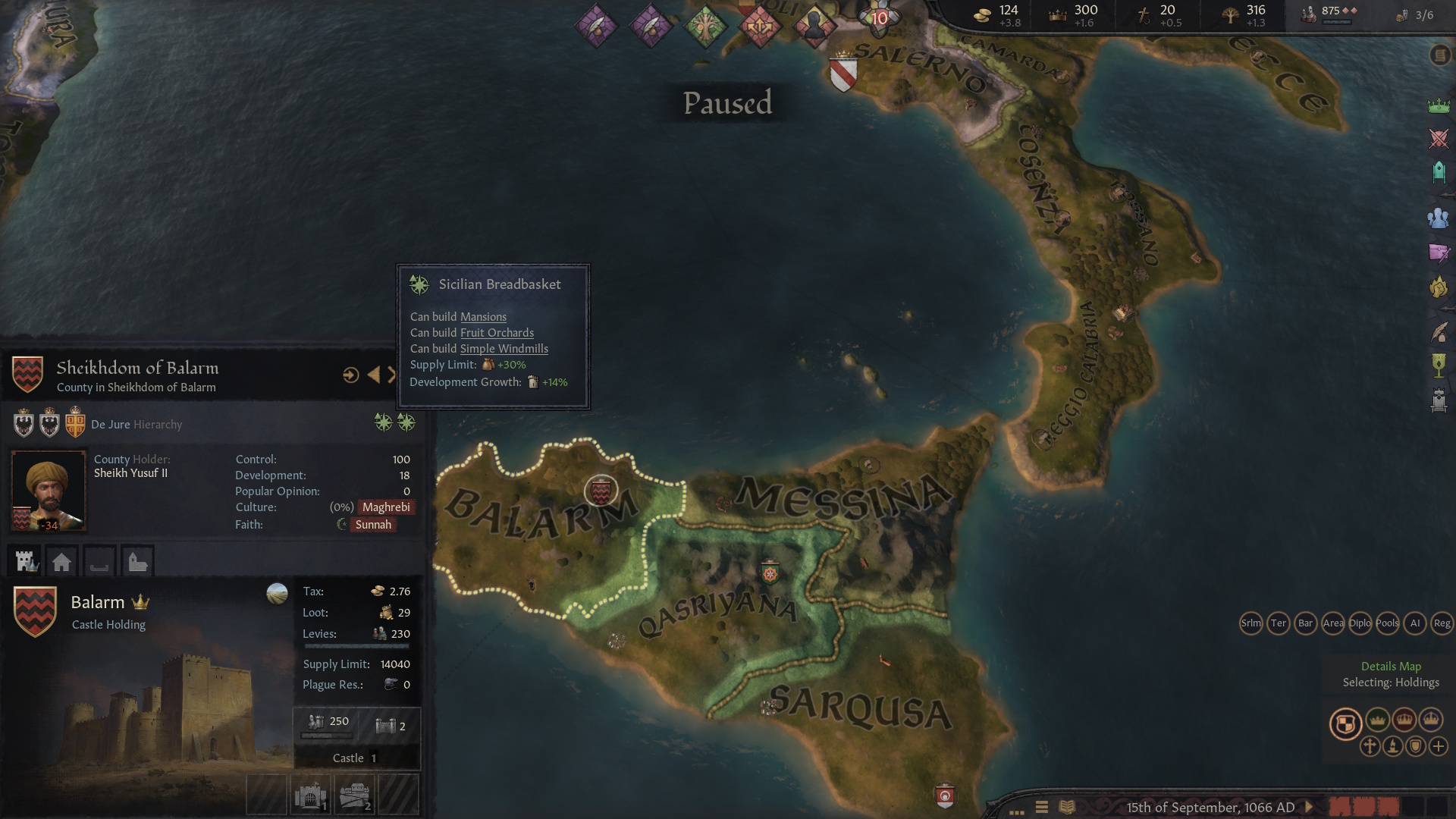Open the alert showing red number 10

coord(879,18)
